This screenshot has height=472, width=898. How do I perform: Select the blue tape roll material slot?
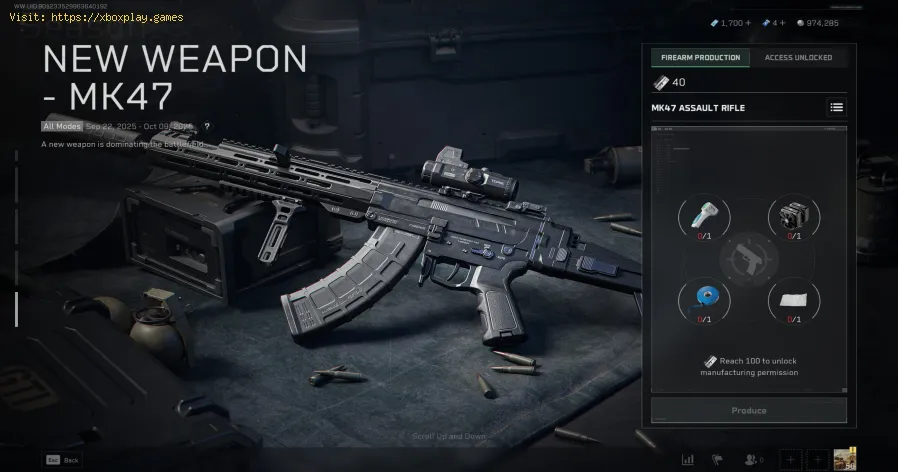pyautogui.click(x=704, y=298)
